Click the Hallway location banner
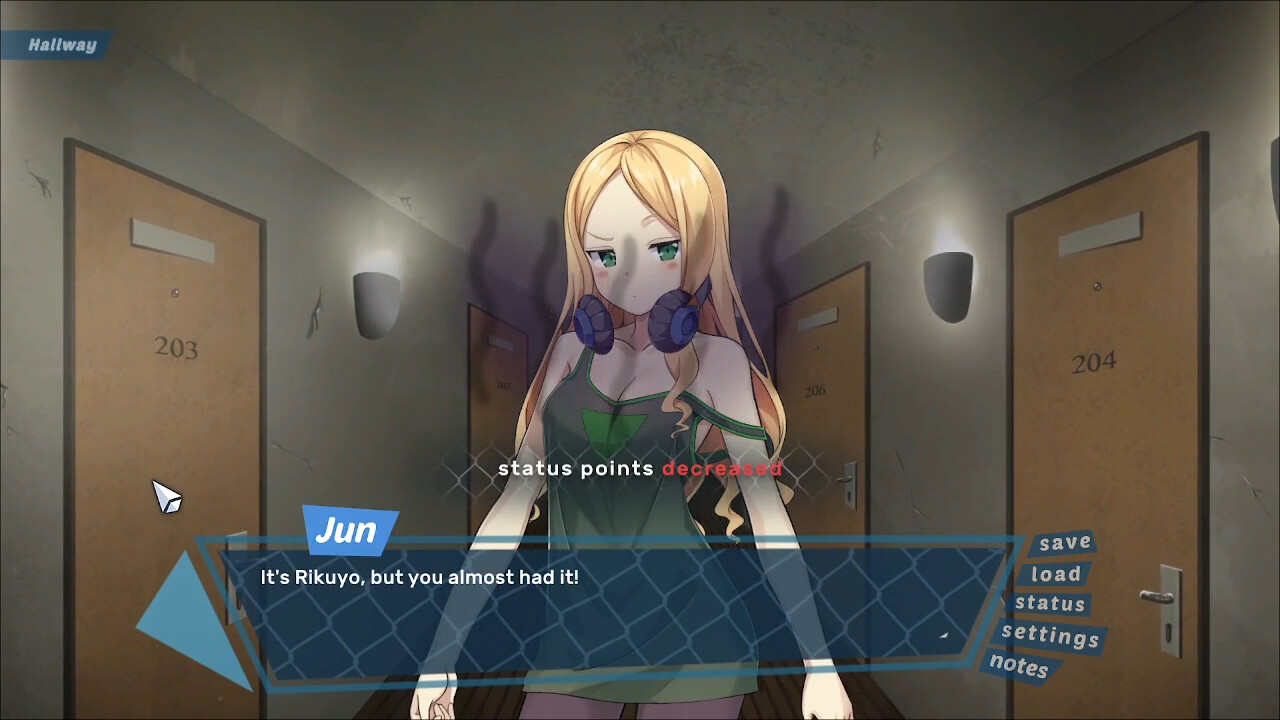1280x720 pixels. (x=57, y=44)
